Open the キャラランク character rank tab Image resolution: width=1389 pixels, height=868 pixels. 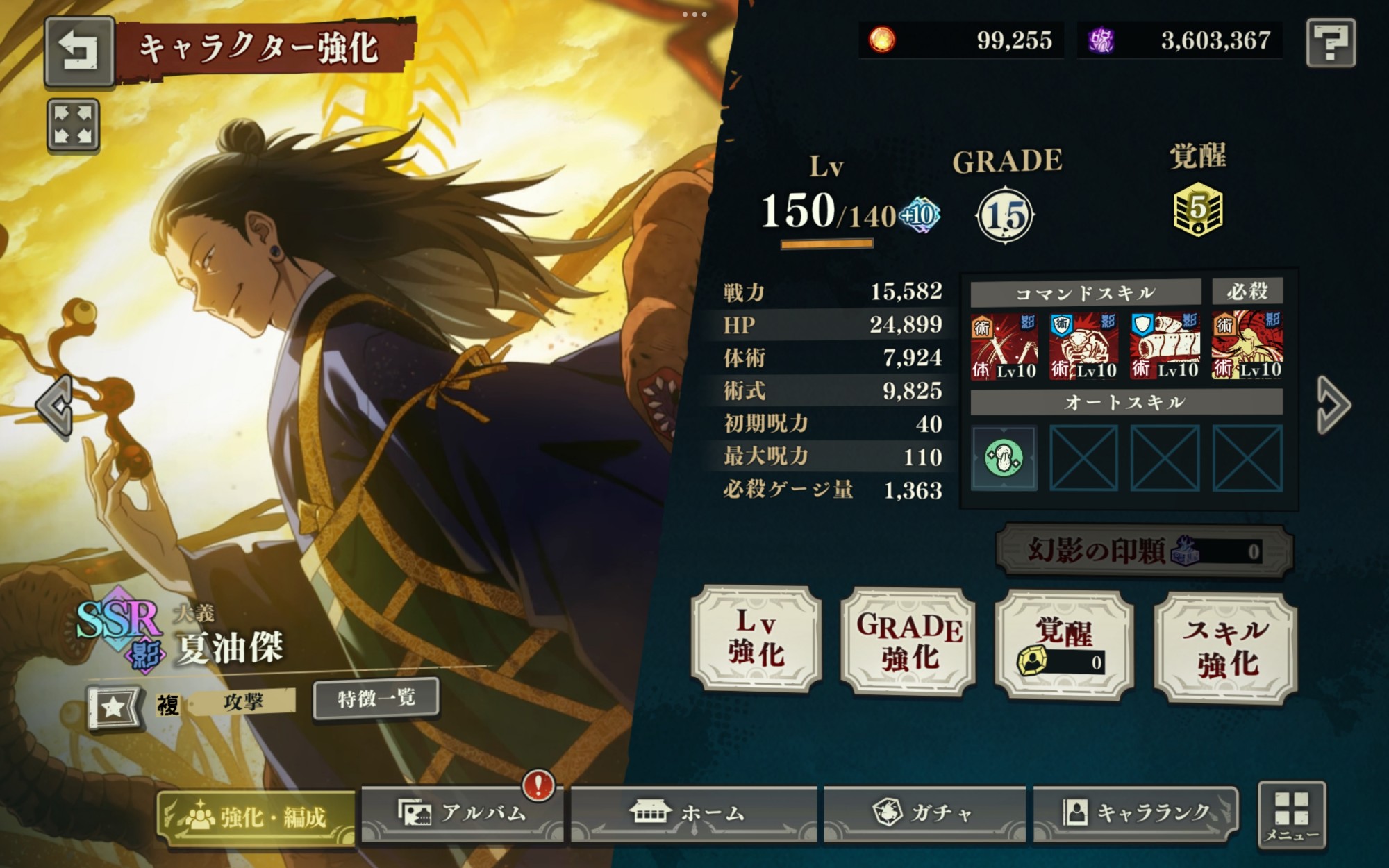[x=1136, y=813]
